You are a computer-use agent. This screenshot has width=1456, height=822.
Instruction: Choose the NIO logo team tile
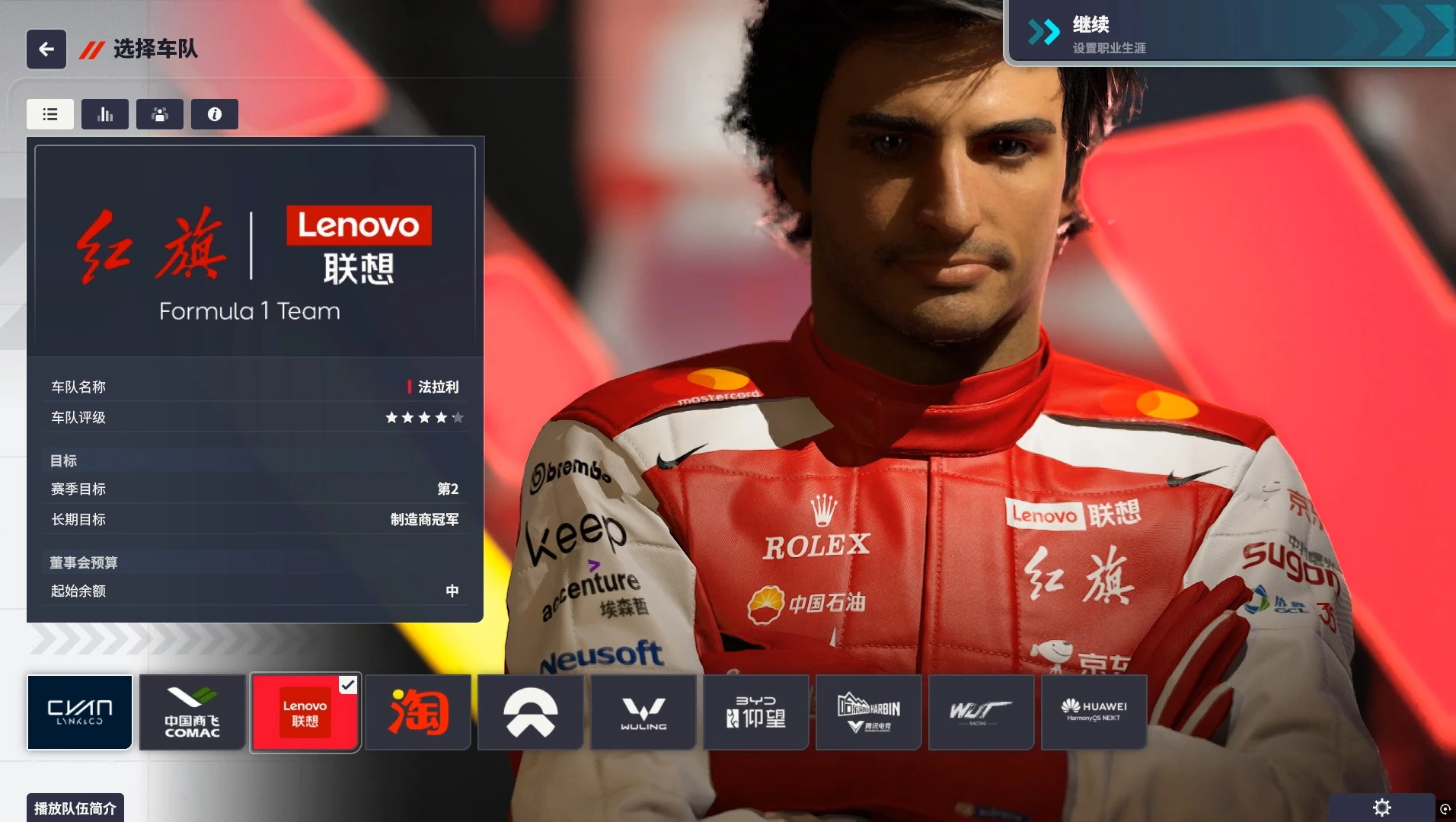(x=531, y=712)
